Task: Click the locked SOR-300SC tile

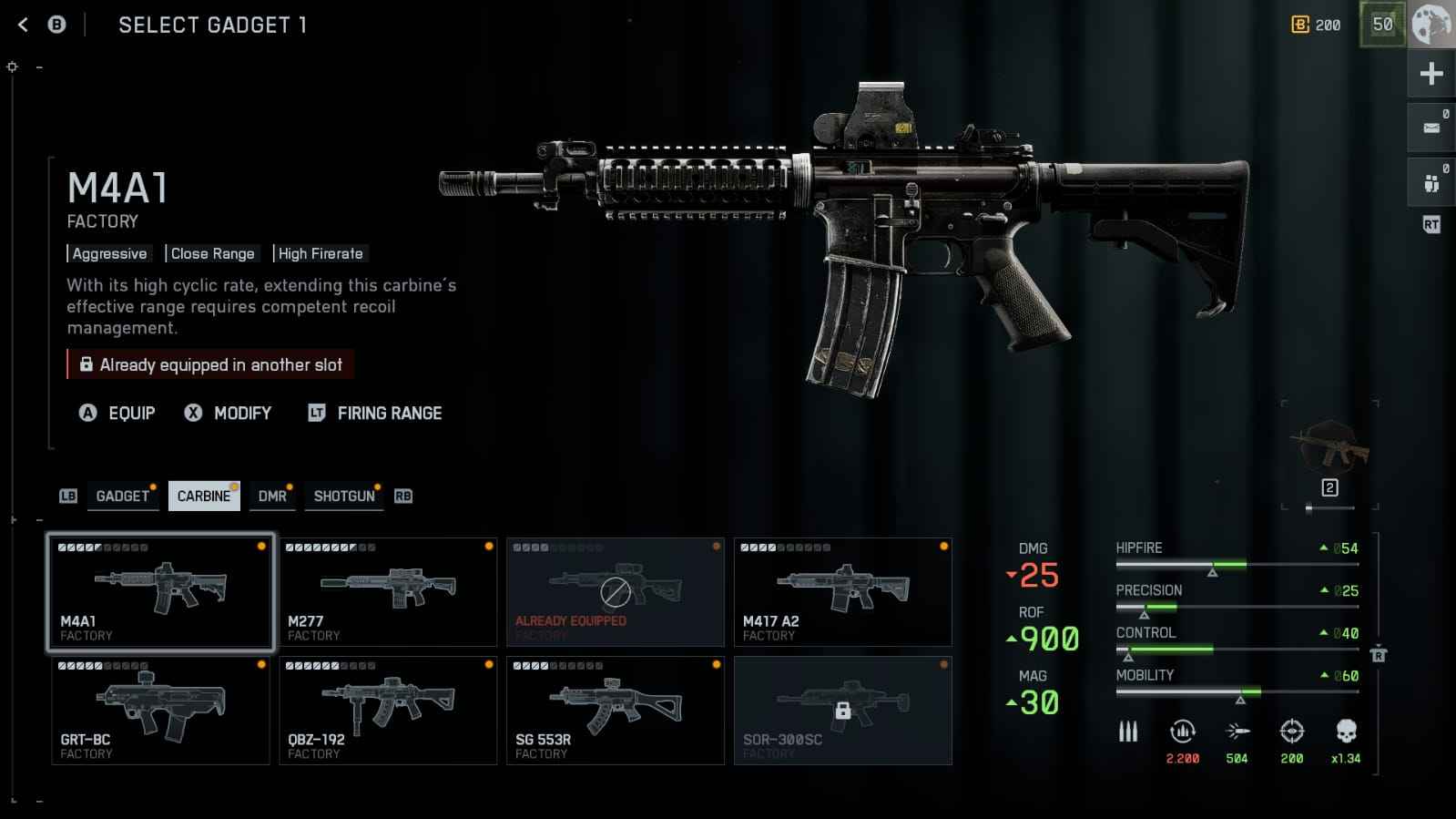Action: pos(843,711)
